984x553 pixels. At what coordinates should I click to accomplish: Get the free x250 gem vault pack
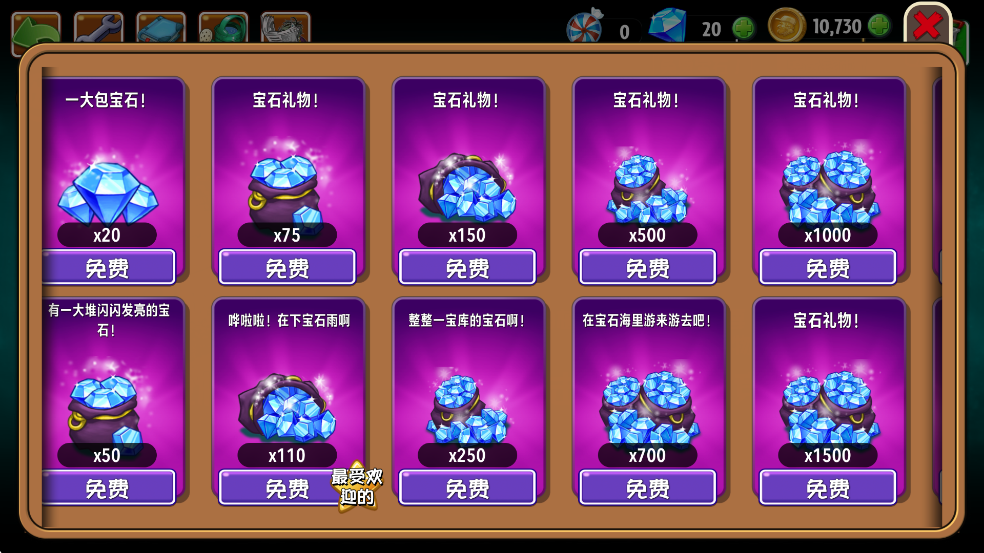click(x=467, y=488)
